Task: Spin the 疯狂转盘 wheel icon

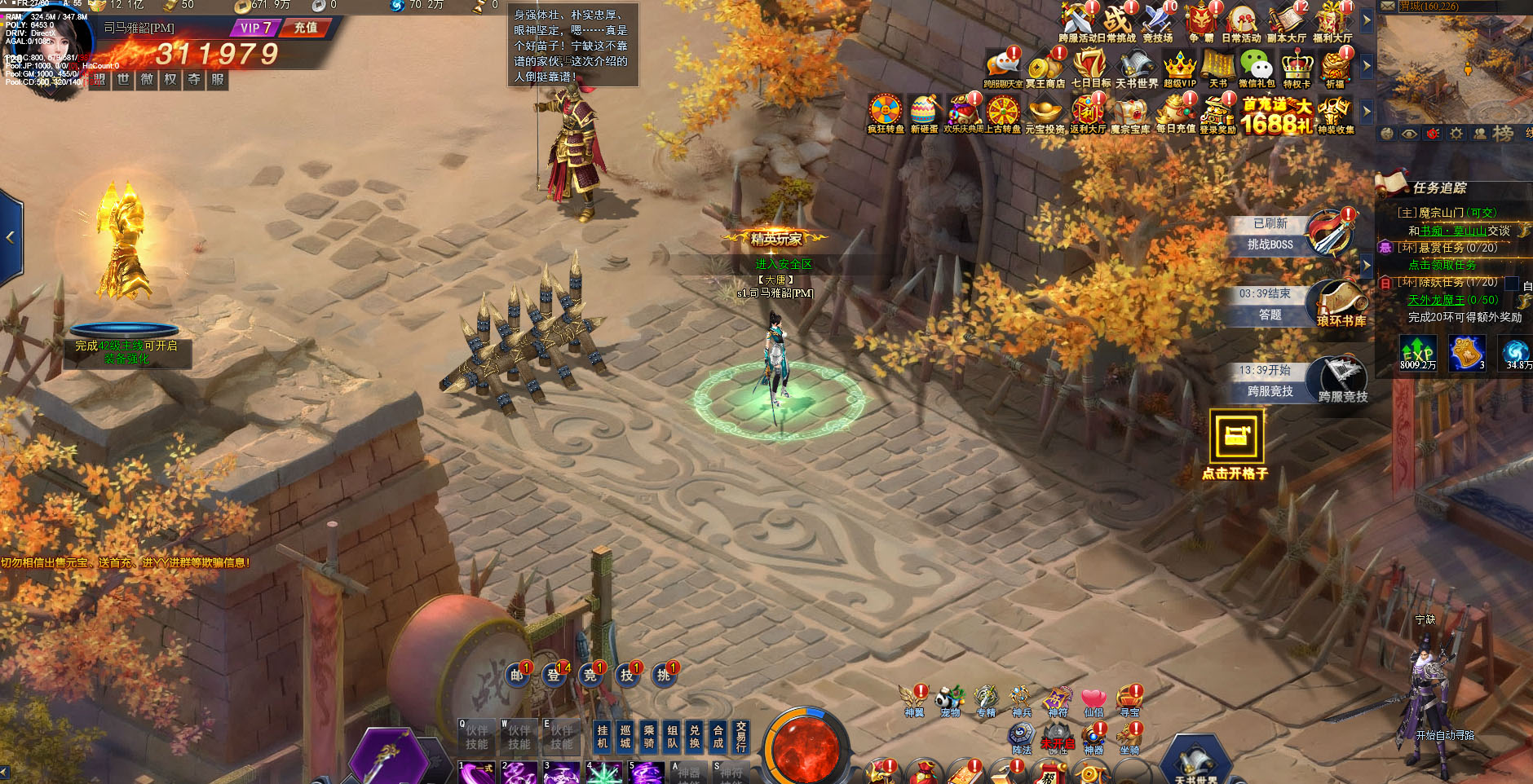Action: point(886,113)
